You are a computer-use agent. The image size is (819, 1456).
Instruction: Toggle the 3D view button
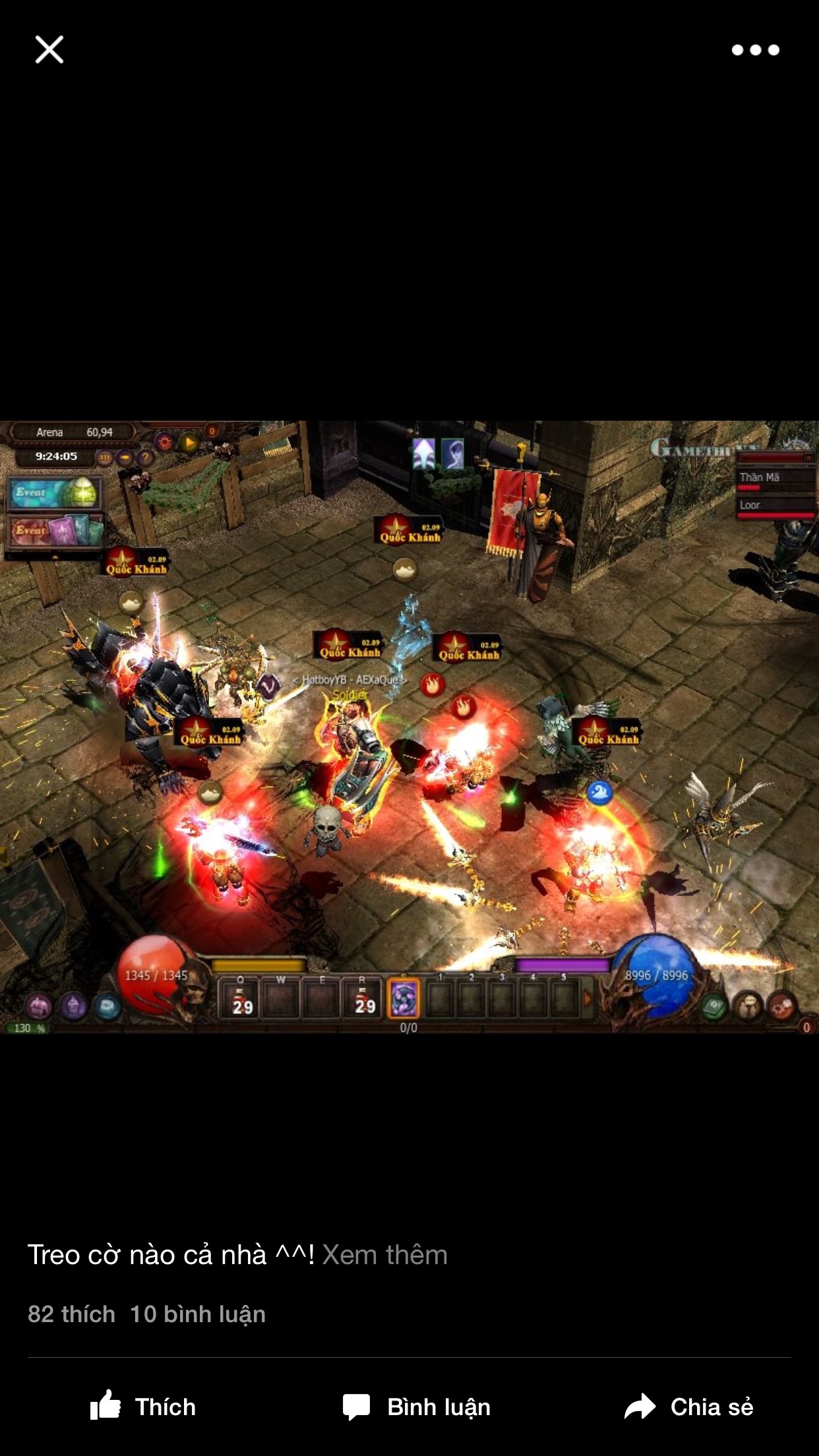click(x=104, y=457)
